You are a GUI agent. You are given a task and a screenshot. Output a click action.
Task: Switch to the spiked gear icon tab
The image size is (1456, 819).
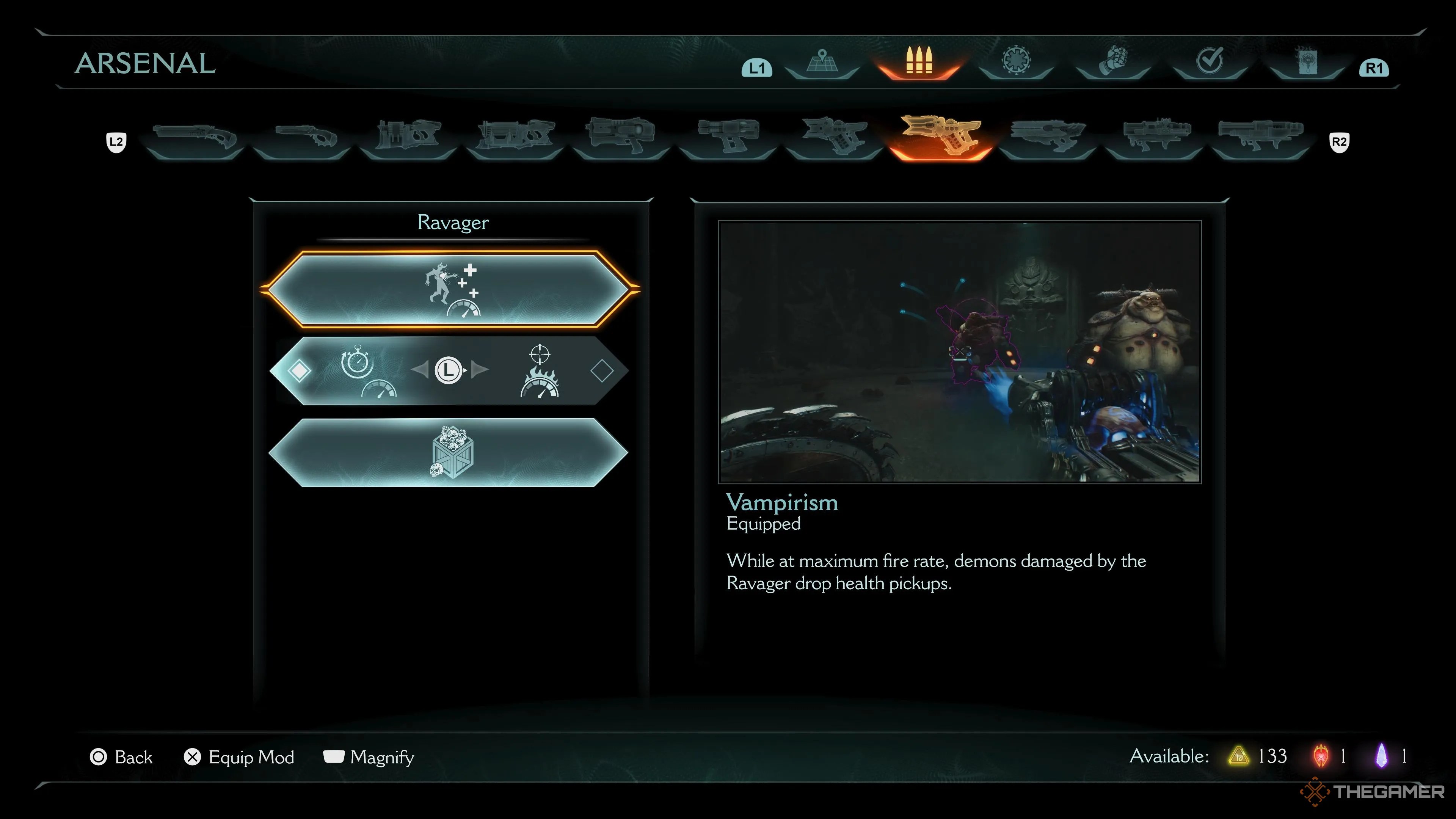pyautogui.click(x=1016, y=61)
